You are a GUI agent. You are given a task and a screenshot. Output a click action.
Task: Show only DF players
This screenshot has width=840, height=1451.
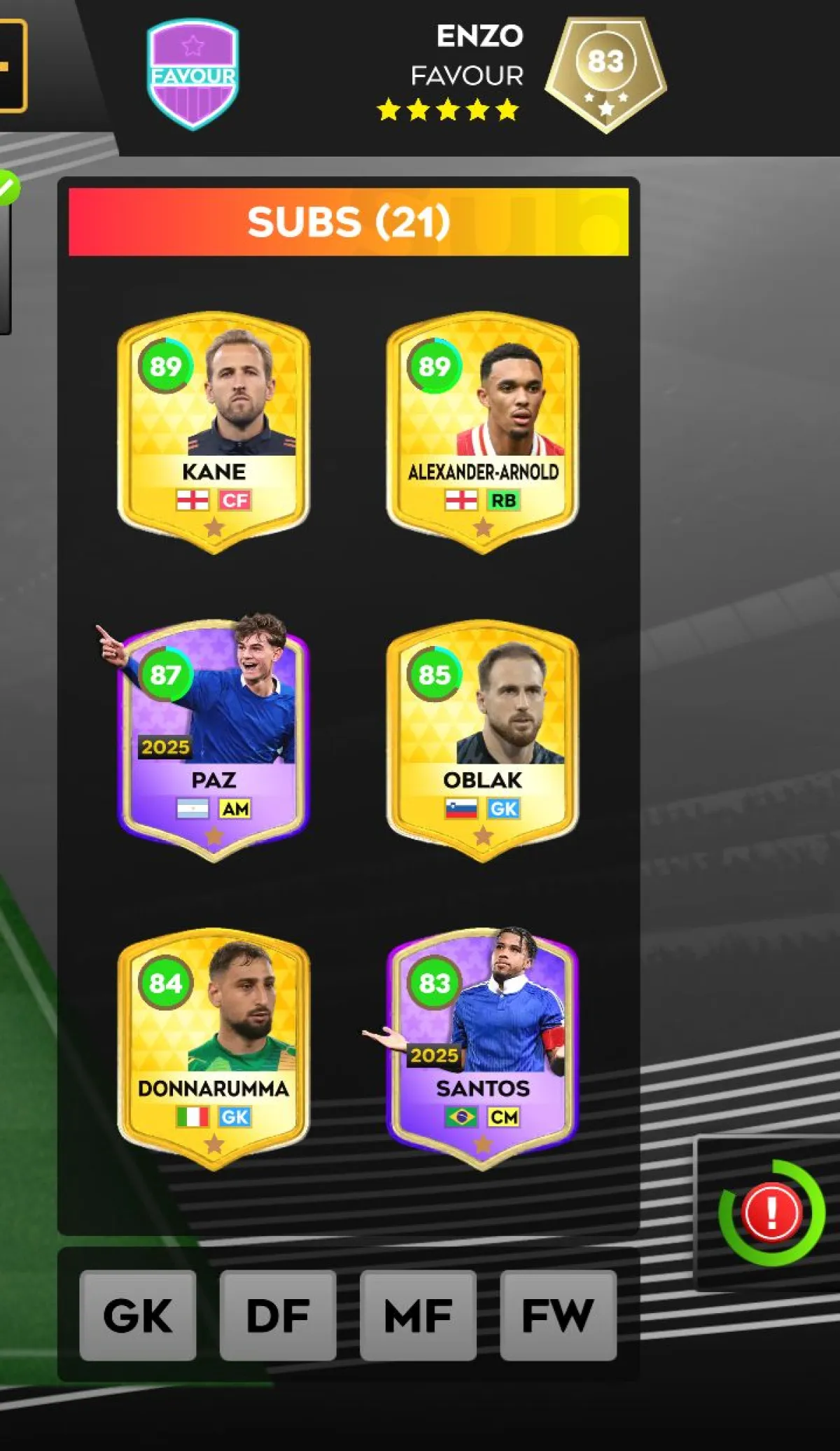pyautogui.click(x=278, y=1315)
